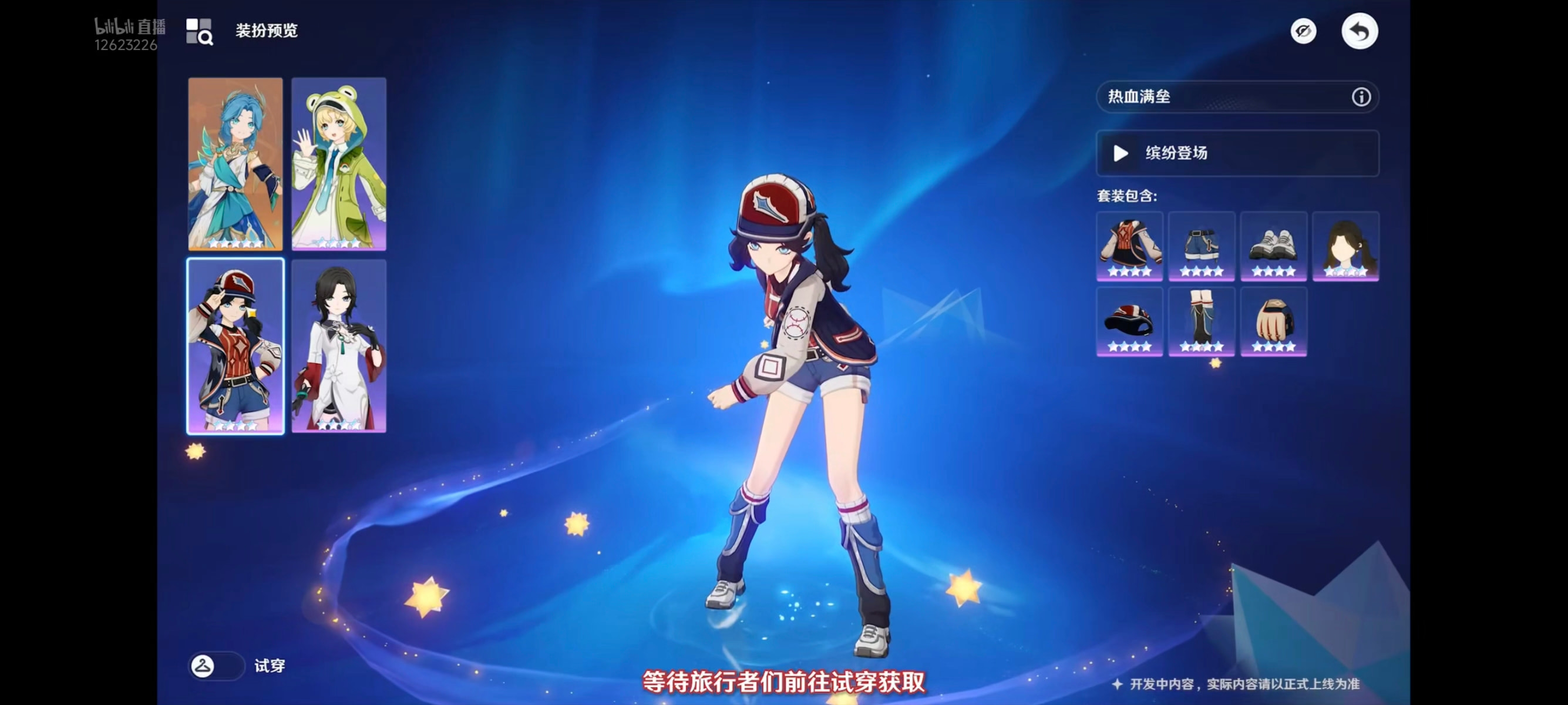This screenshot has height=705, width=1568.
Task: Open info for 热血满垒 outfit
Action: point(1361,97)
